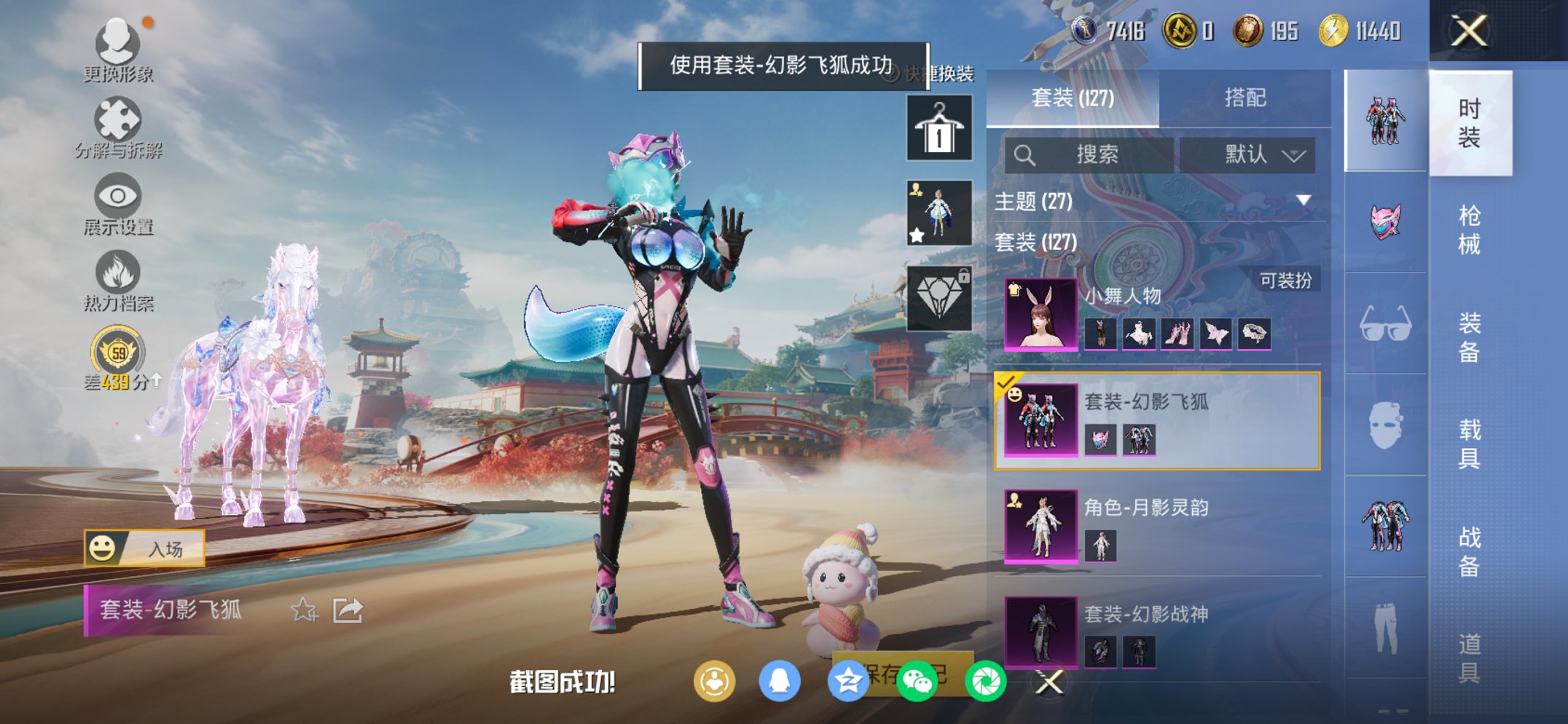Image resolution: width=1568 pixels, height=724 pixels.
Task: Click the 搜索 search field
Action: pos(1093,155)
